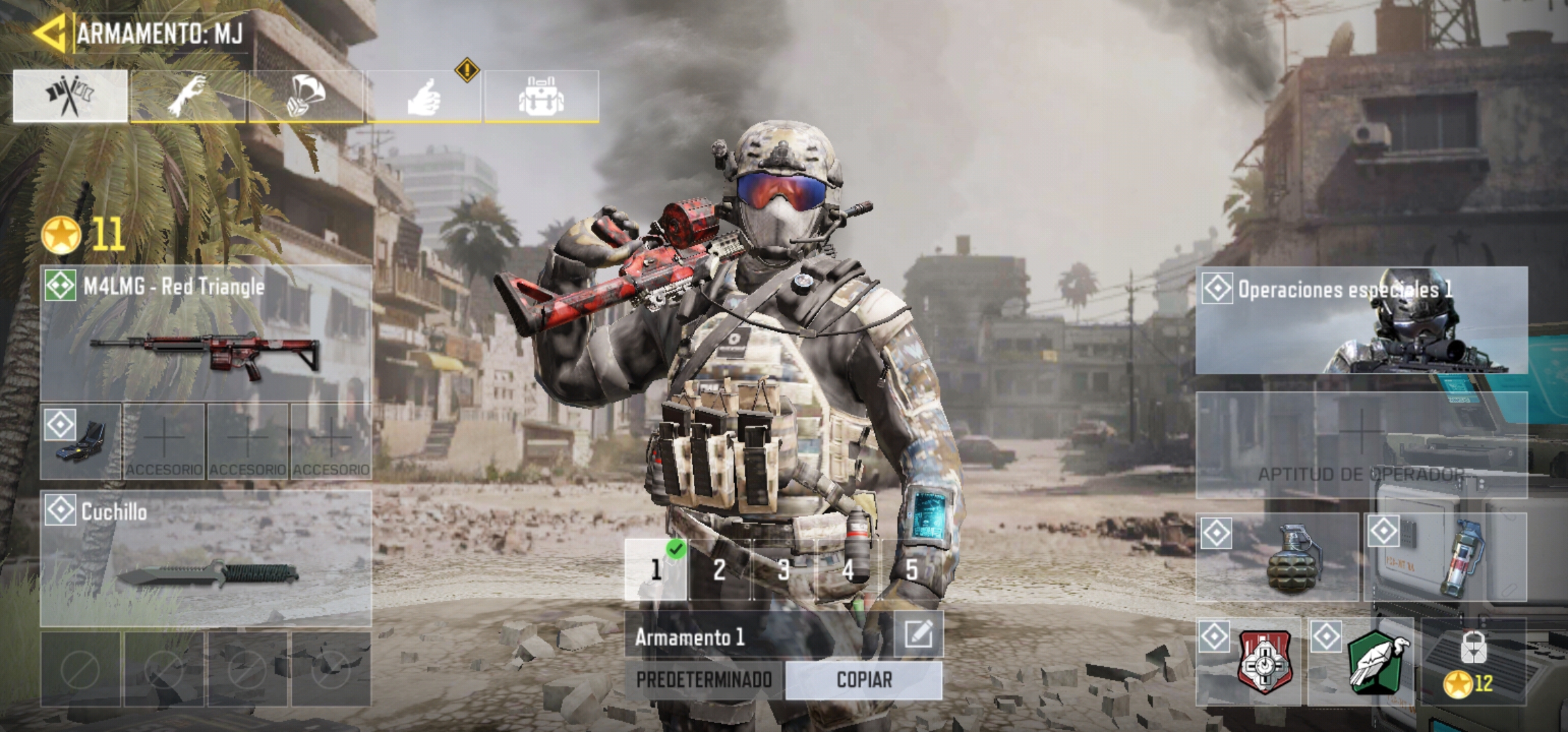
Task: Select the tactical smoke grenade slot
Action: (1445, 557)
